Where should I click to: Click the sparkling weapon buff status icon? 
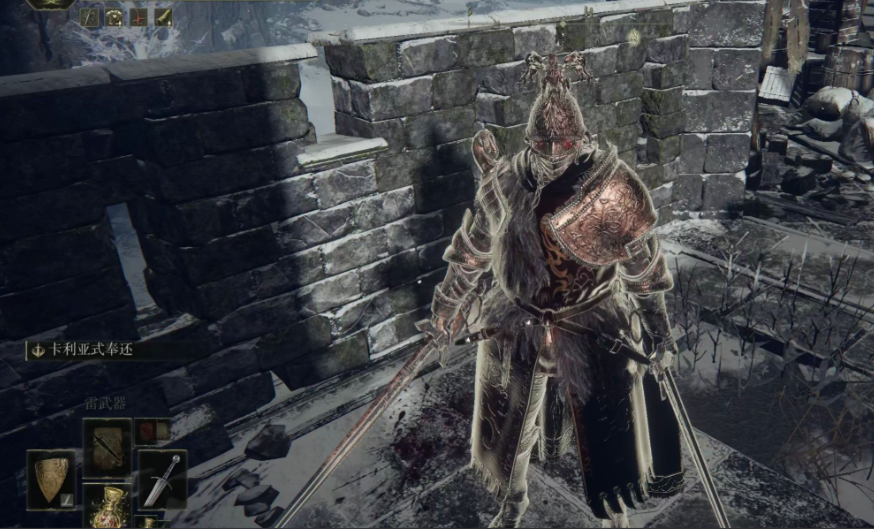[90, 17]
